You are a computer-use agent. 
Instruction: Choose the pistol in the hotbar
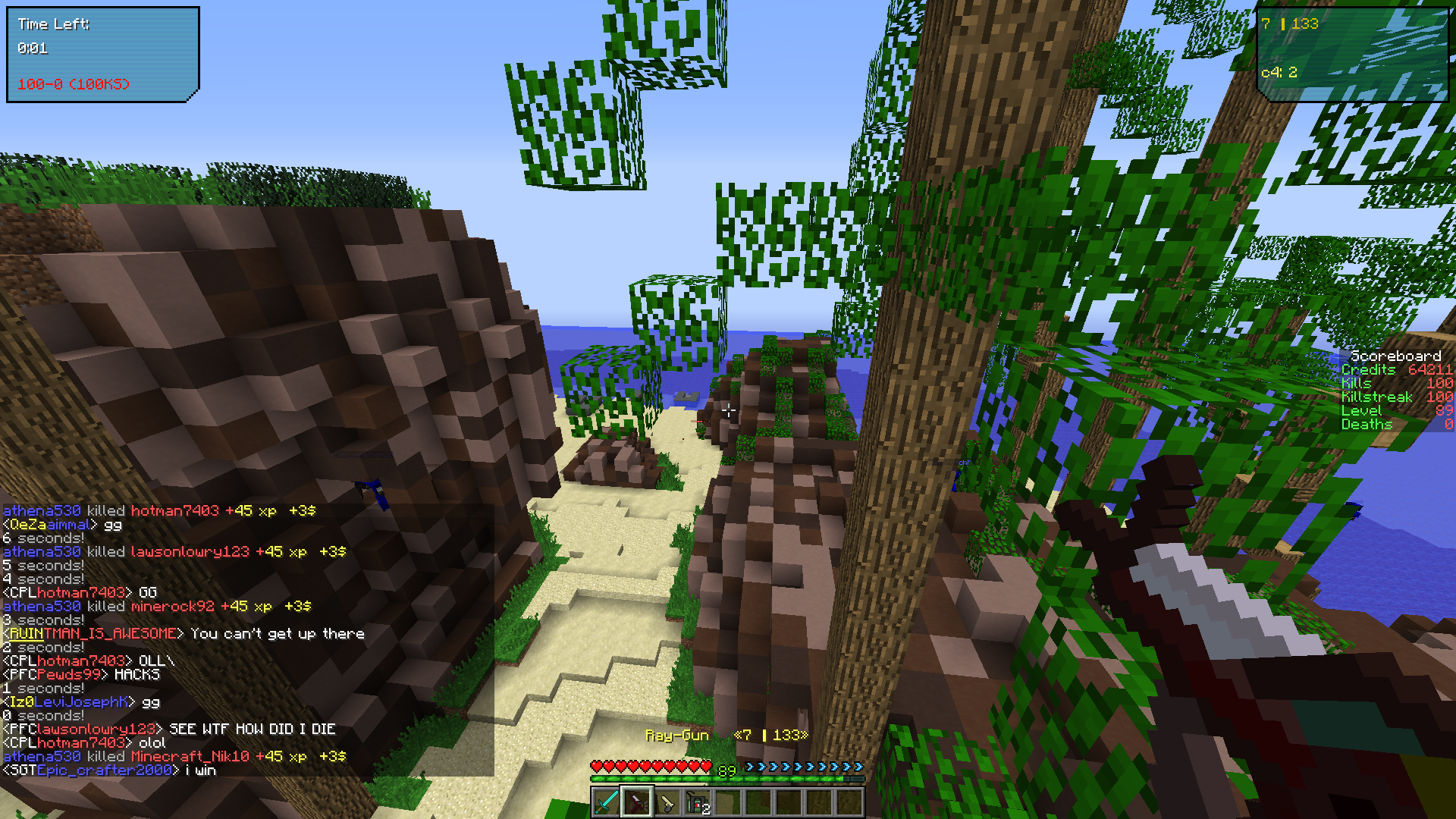tap(667, 802)
